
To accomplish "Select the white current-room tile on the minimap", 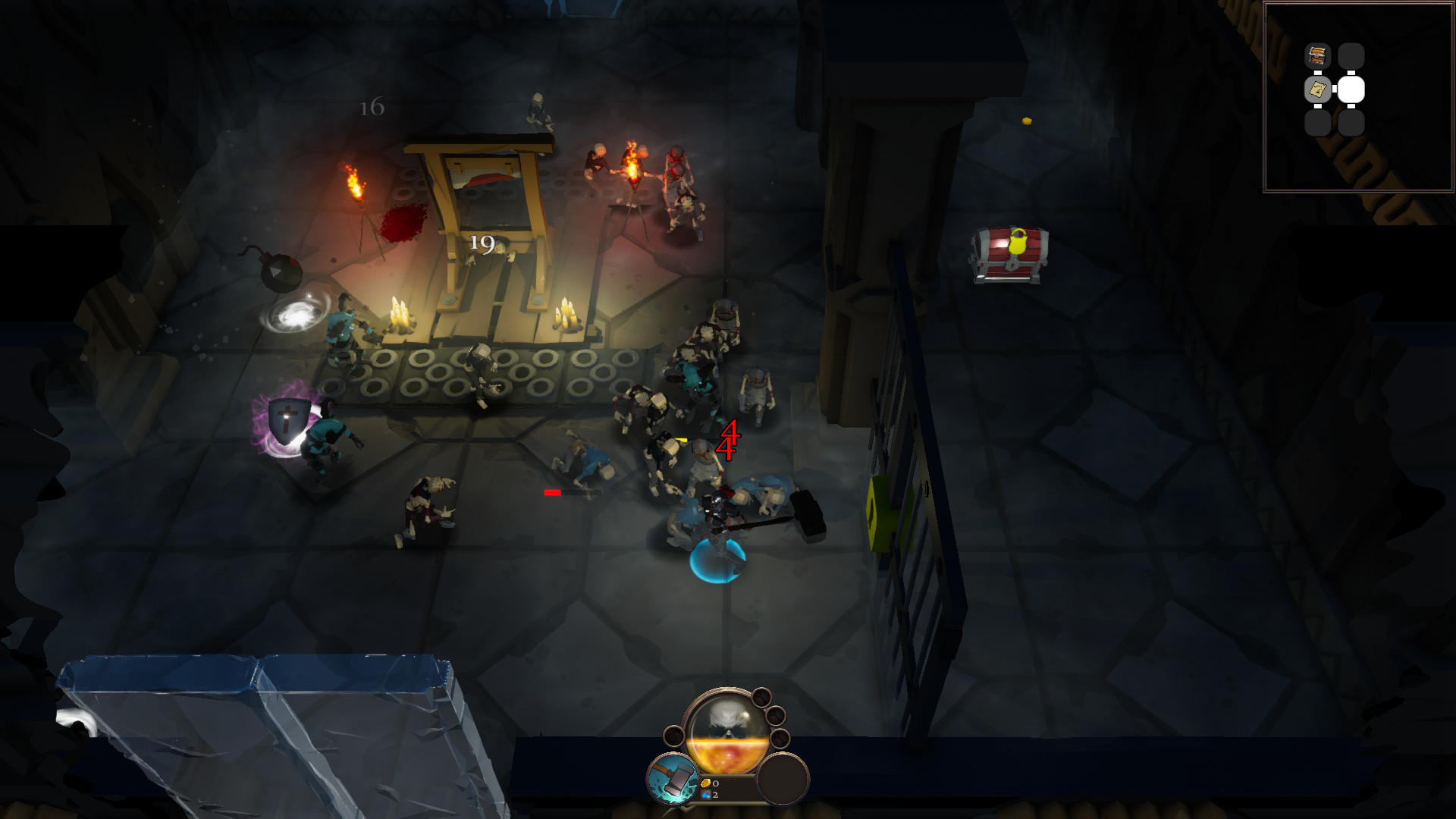I will [1351, 89].
